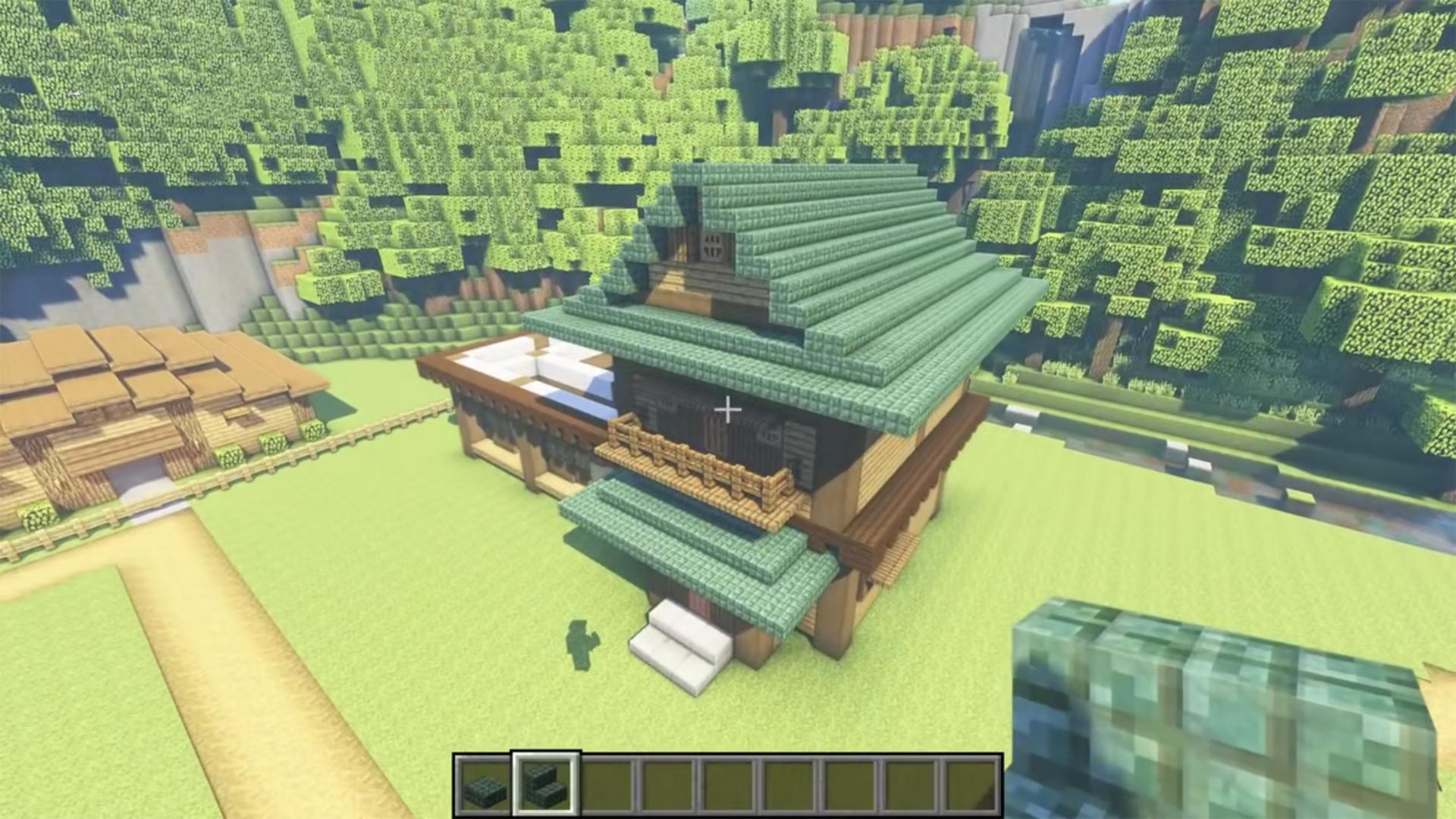This screenshot has height=819, width=1456.
Task: Click the wooden balcony fence railing
Action: pyautogui.click(x=694, y=466)
